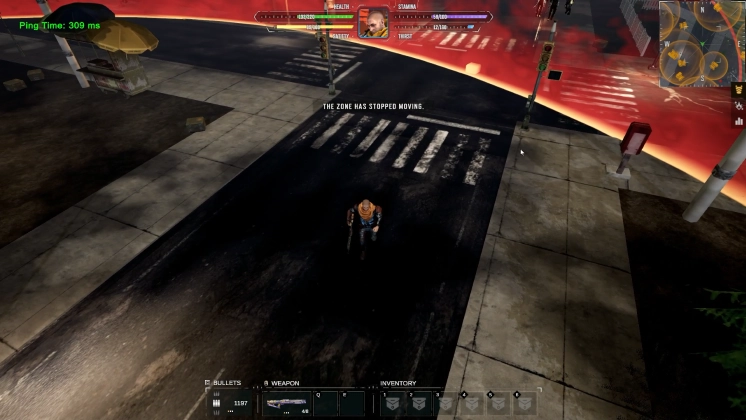Select the empty E weapon slot

click(x=350, y=403)
